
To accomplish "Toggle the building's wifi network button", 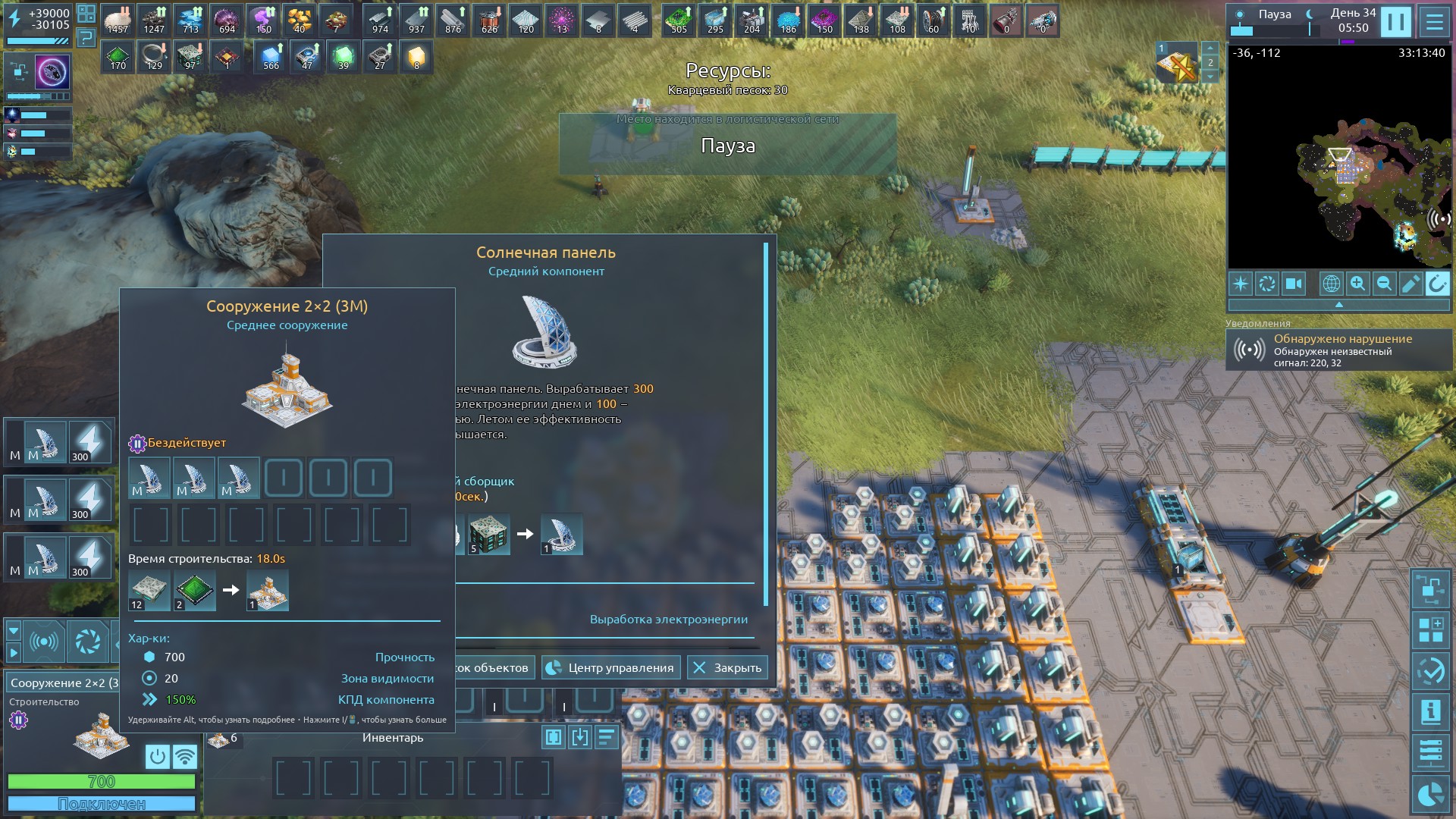I will click(184, 756).
